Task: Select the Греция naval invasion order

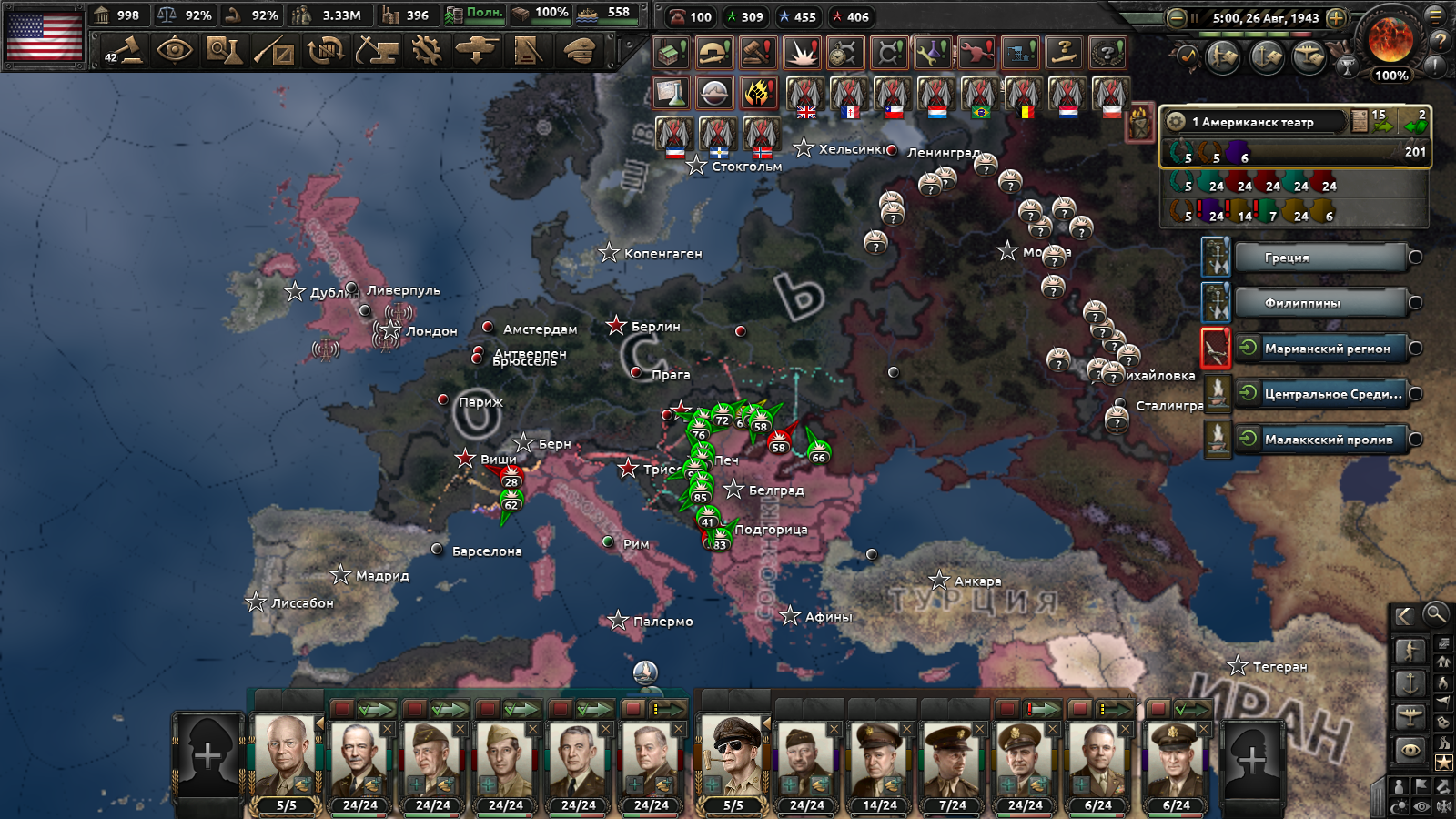Action: 1319,258
